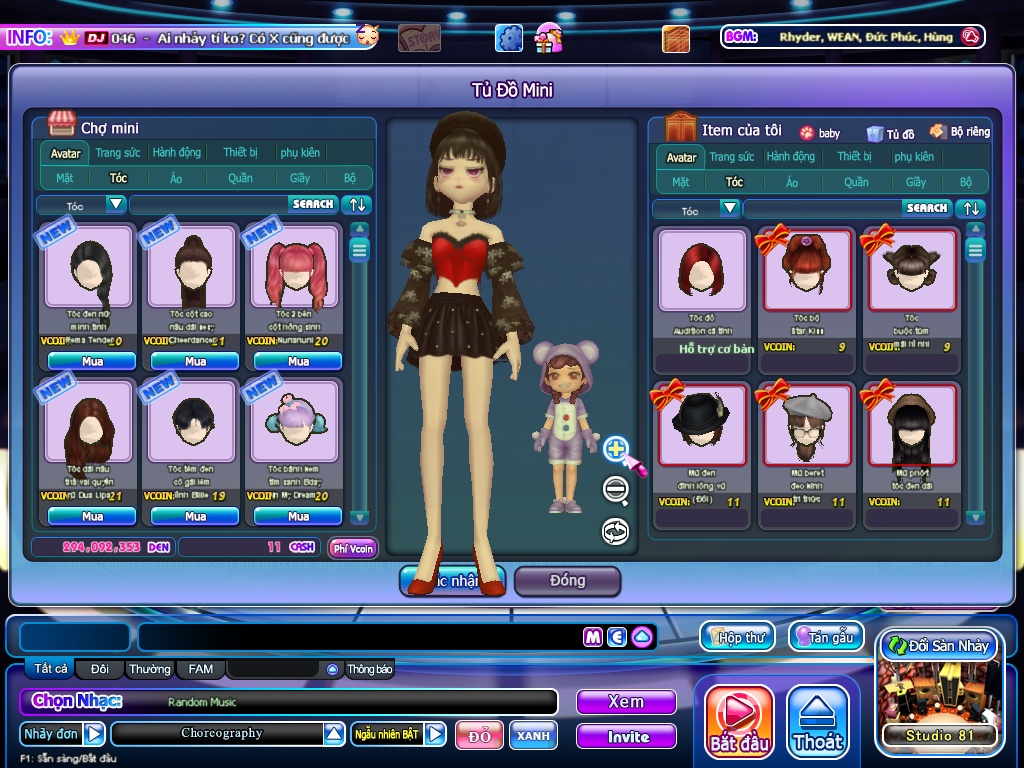This screenshot has width=1024, height=768.
Task: Switch my items to the Giầy category
Action: tap(916, 182)
